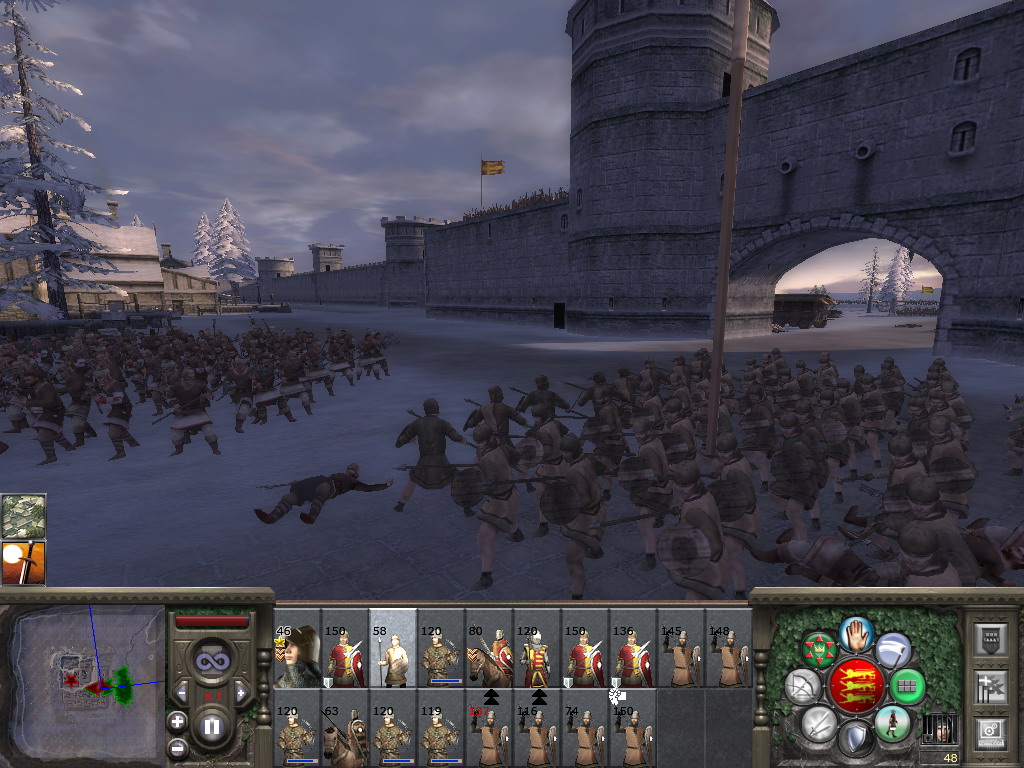This screenshot has width=1024, height=768.
Task: Select the general's unit card with 46 men
Action: 296,656
